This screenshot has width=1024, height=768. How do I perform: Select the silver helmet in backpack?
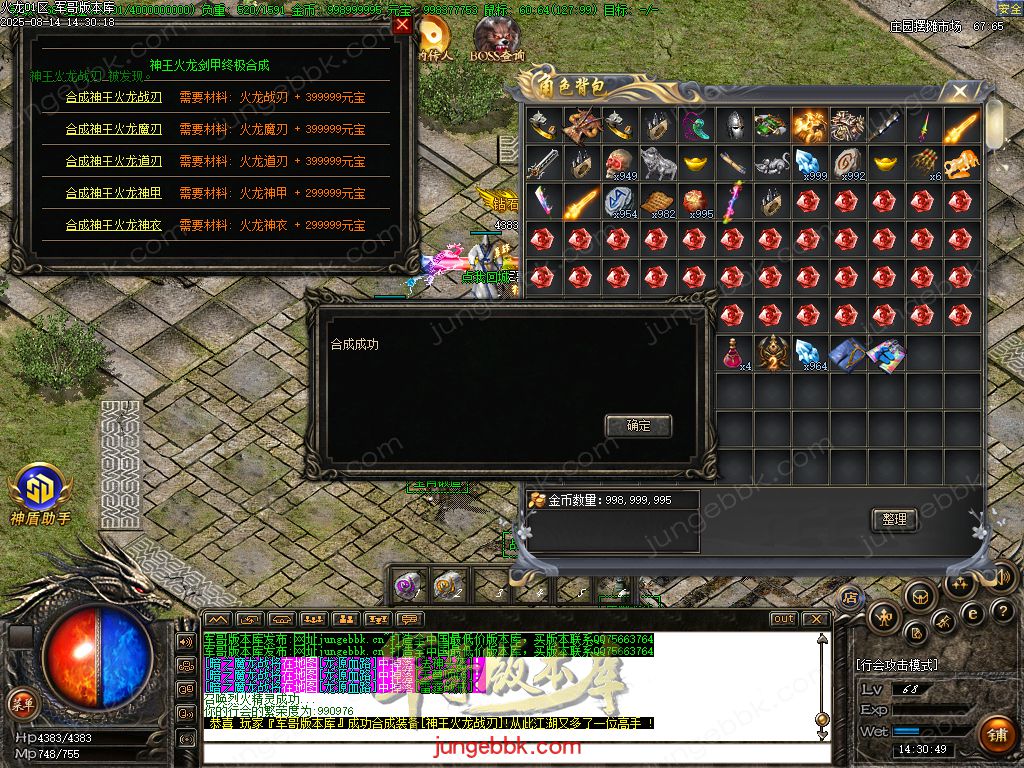(x=734, y=126)
